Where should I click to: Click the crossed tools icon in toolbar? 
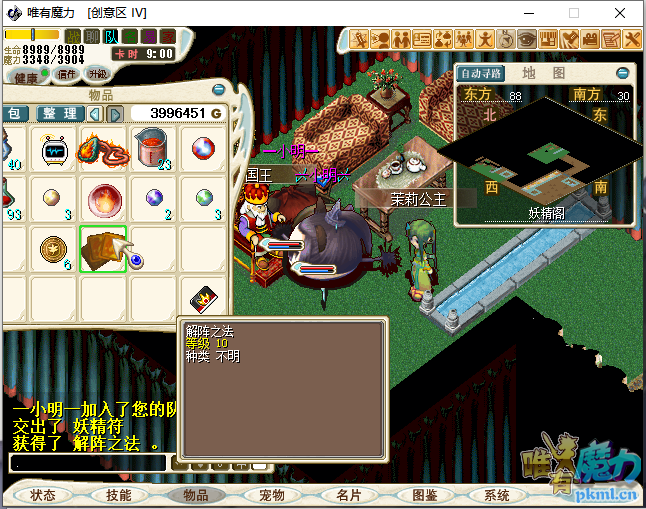click(632, 39)
